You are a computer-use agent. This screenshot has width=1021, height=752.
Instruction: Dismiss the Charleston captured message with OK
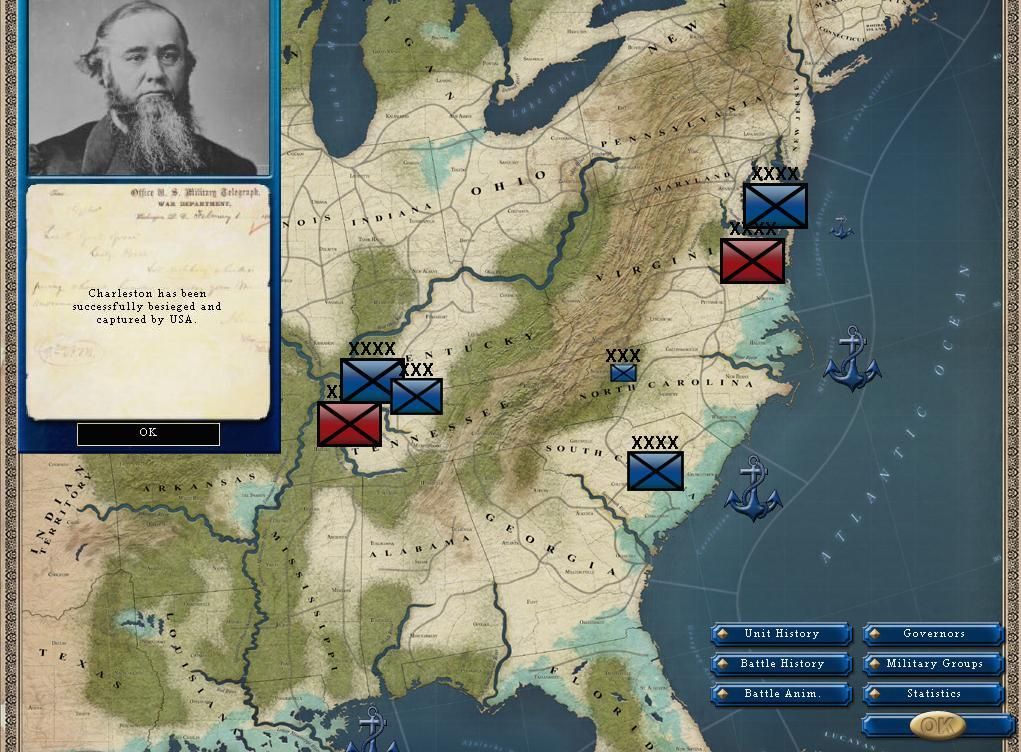(x=148, y=433)
